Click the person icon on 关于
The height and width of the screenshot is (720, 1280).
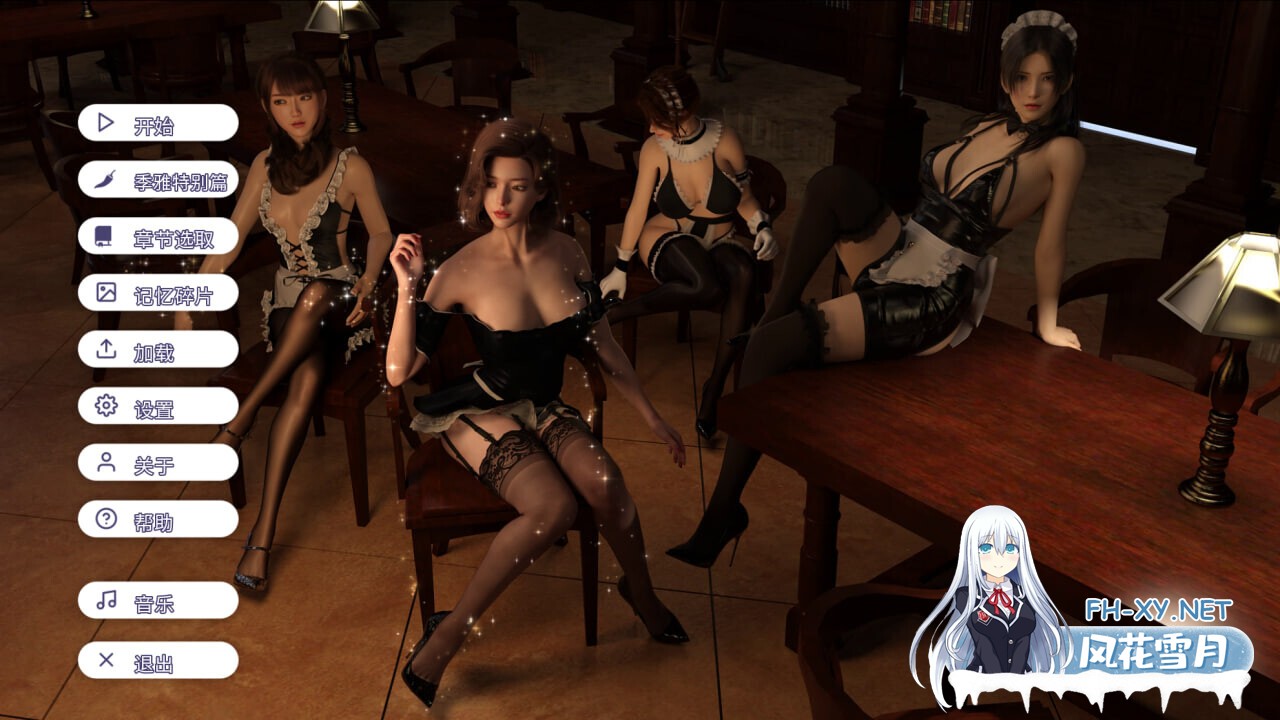coord(104,463)
